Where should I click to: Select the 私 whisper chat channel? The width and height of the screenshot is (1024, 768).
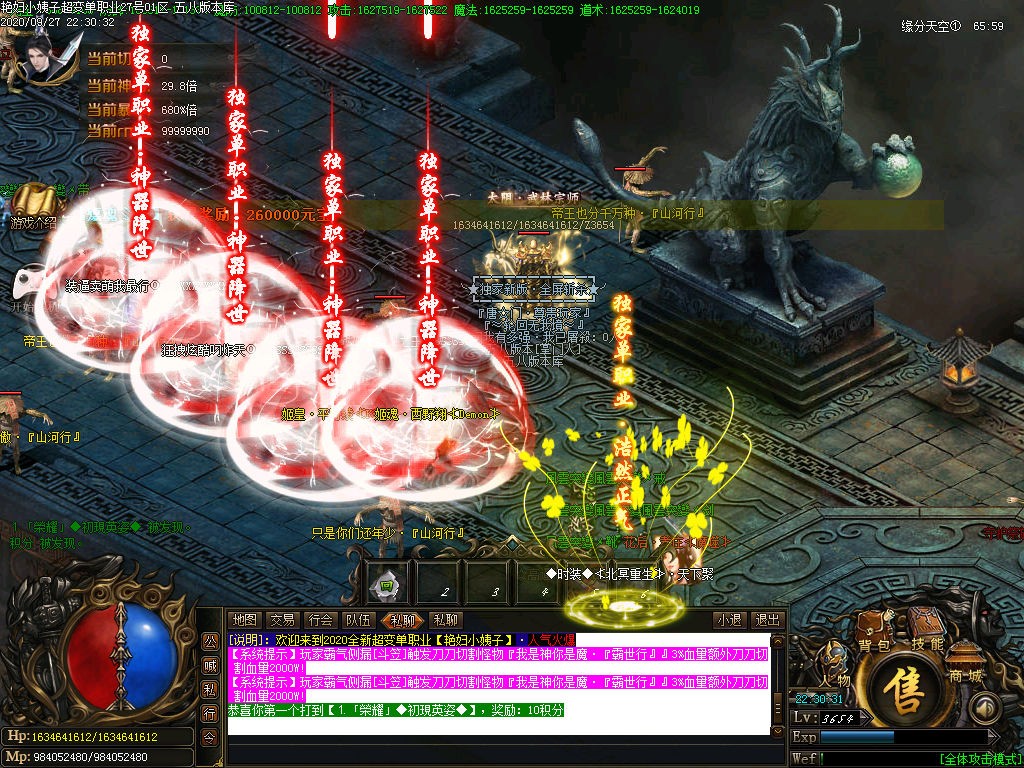[x=210, y=689]
